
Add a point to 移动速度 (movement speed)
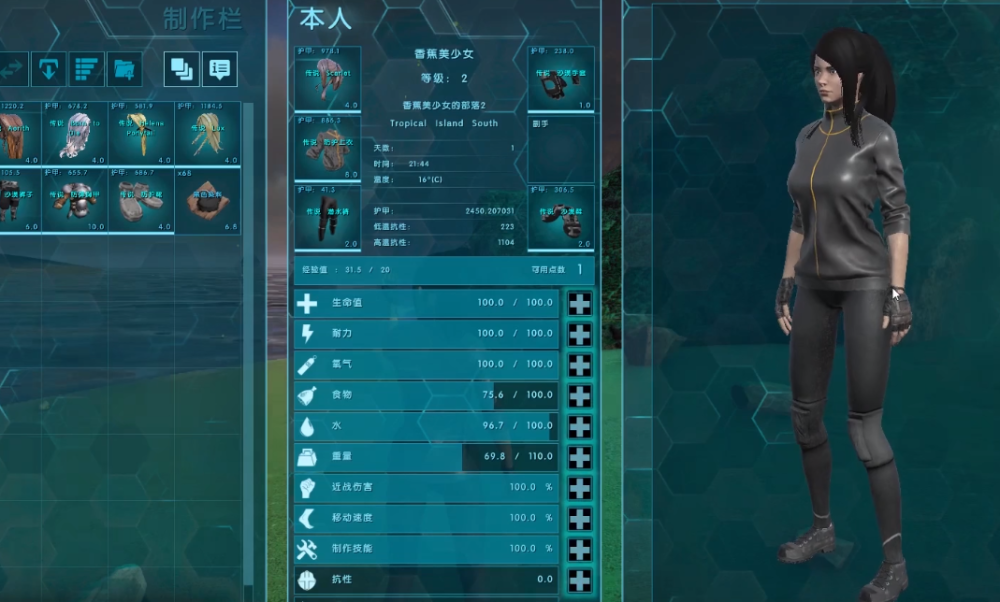point(579,520)
